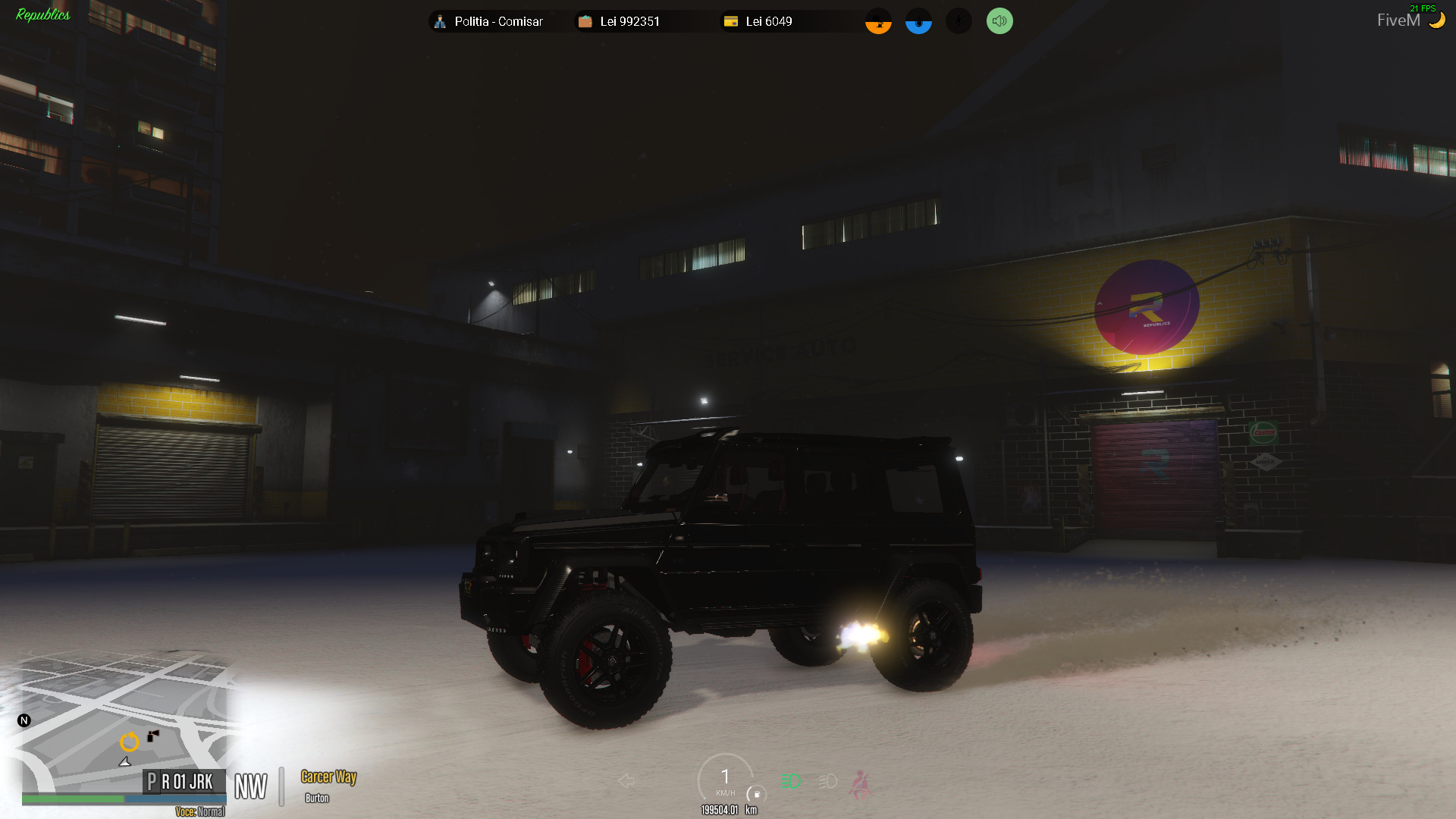The height and width of the screenshot is (819, 1456).
Task: Select the bank card icon
Action: (x=730, y=21)
